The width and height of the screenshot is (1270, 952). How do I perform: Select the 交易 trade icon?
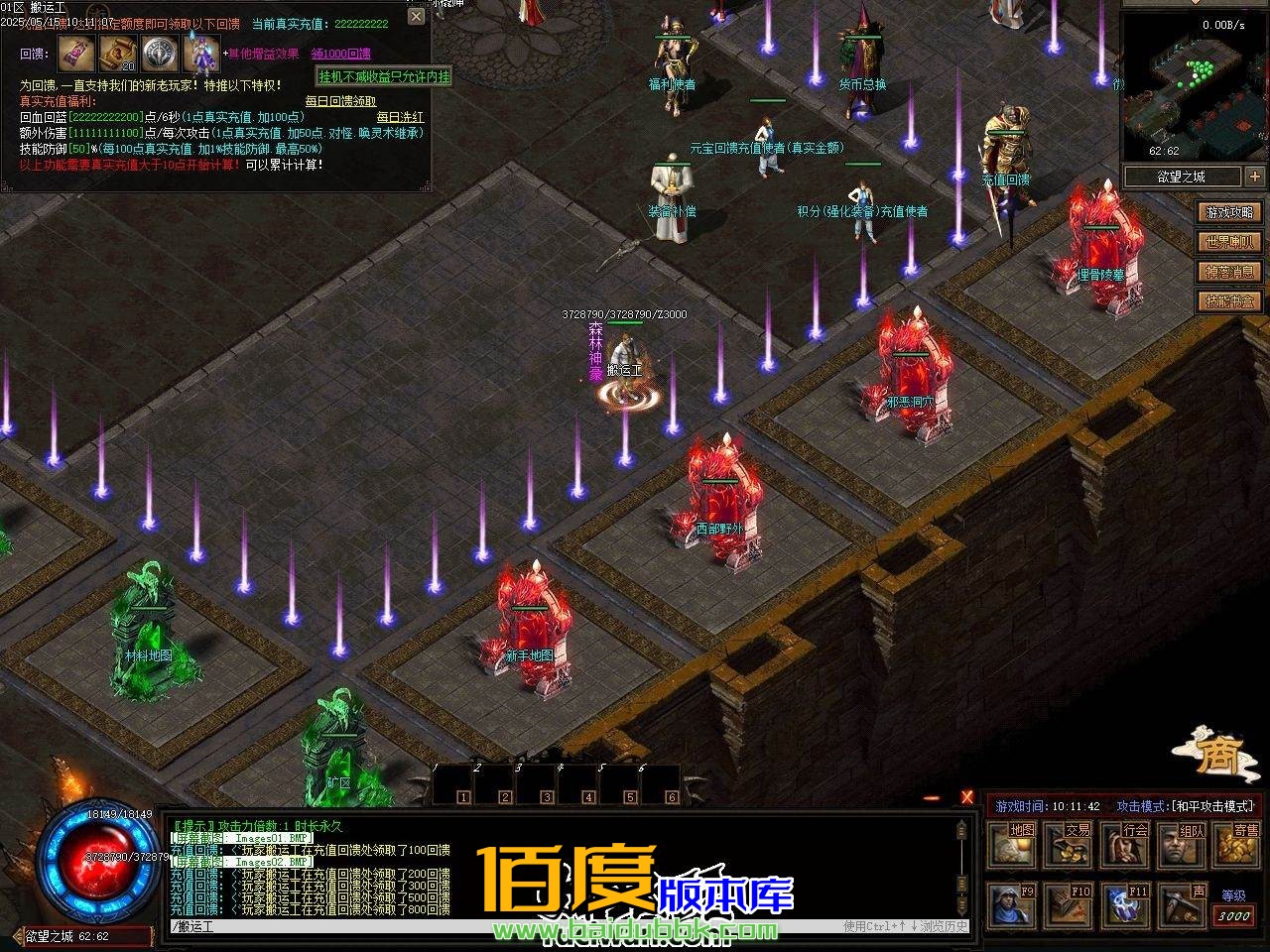point(1068,843)
